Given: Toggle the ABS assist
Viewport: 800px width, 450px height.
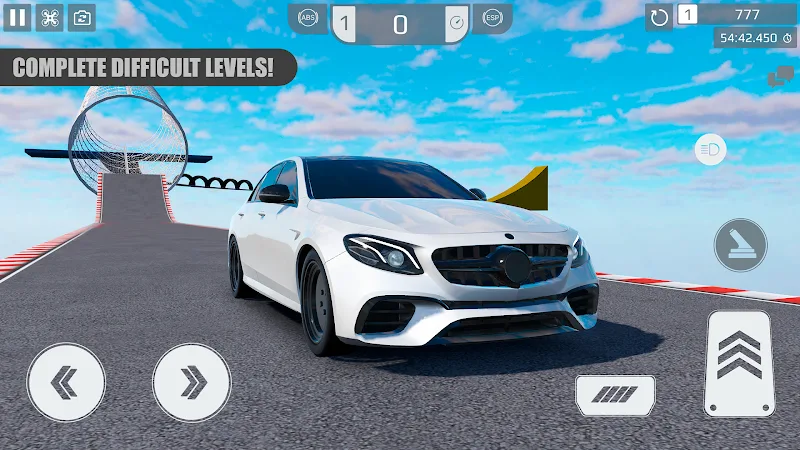Looking at the screenshot, I should [x=309, y=19].
